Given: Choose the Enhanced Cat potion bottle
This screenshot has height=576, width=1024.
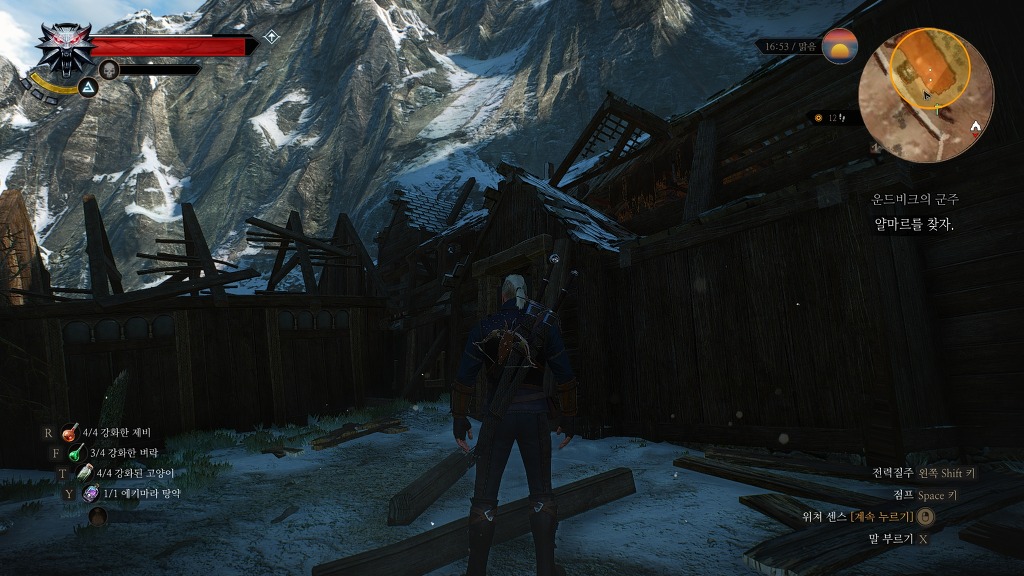Looking at the screenshot, I should [86, 473].
